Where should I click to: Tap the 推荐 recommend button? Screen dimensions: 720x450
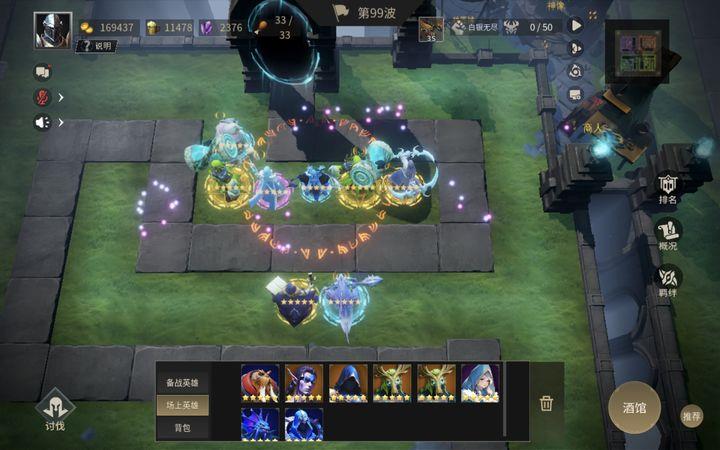click(x=691, y=416)
